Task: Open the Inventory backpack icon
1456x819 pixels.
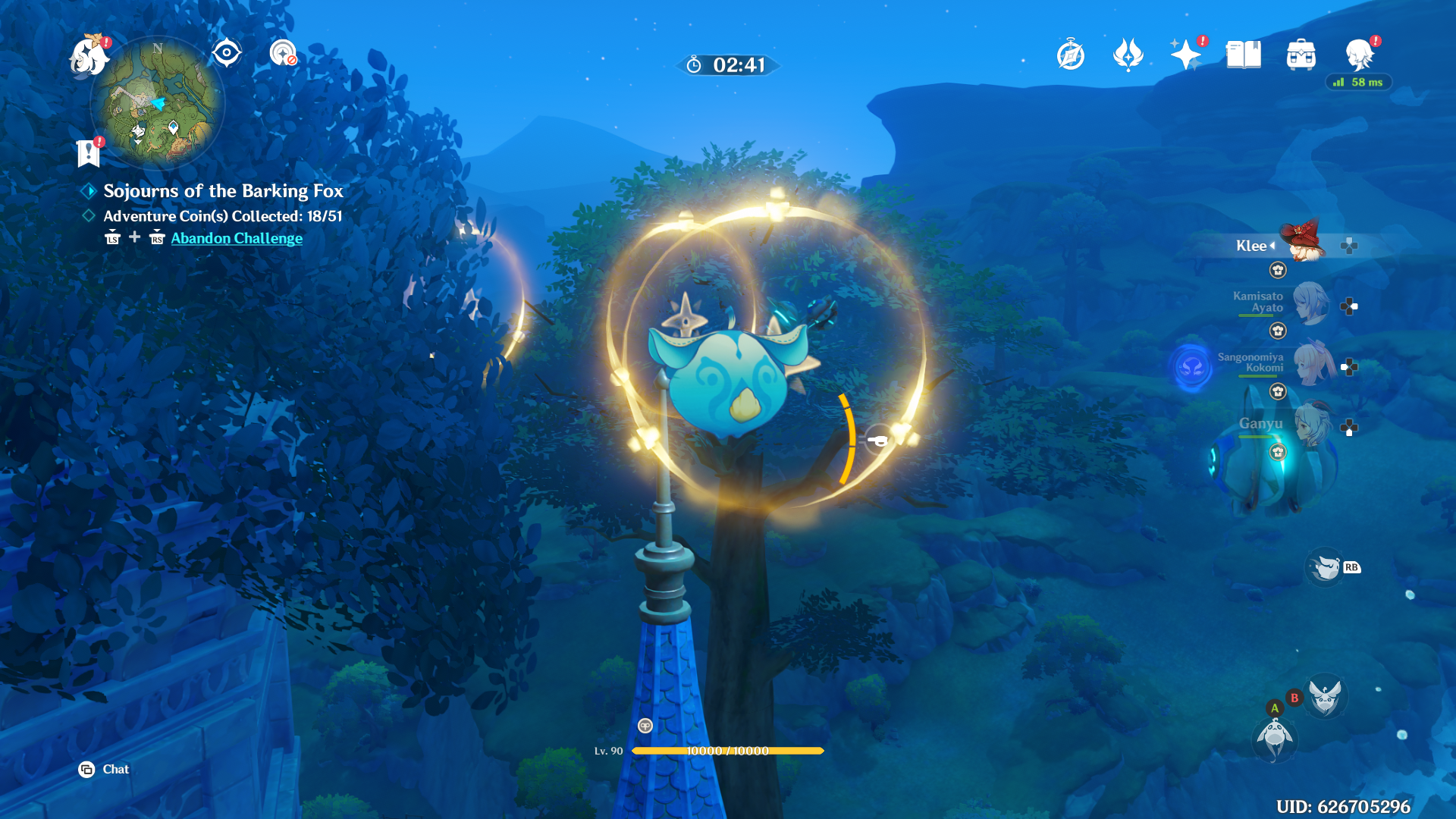Action: [x=1301, y=54]
